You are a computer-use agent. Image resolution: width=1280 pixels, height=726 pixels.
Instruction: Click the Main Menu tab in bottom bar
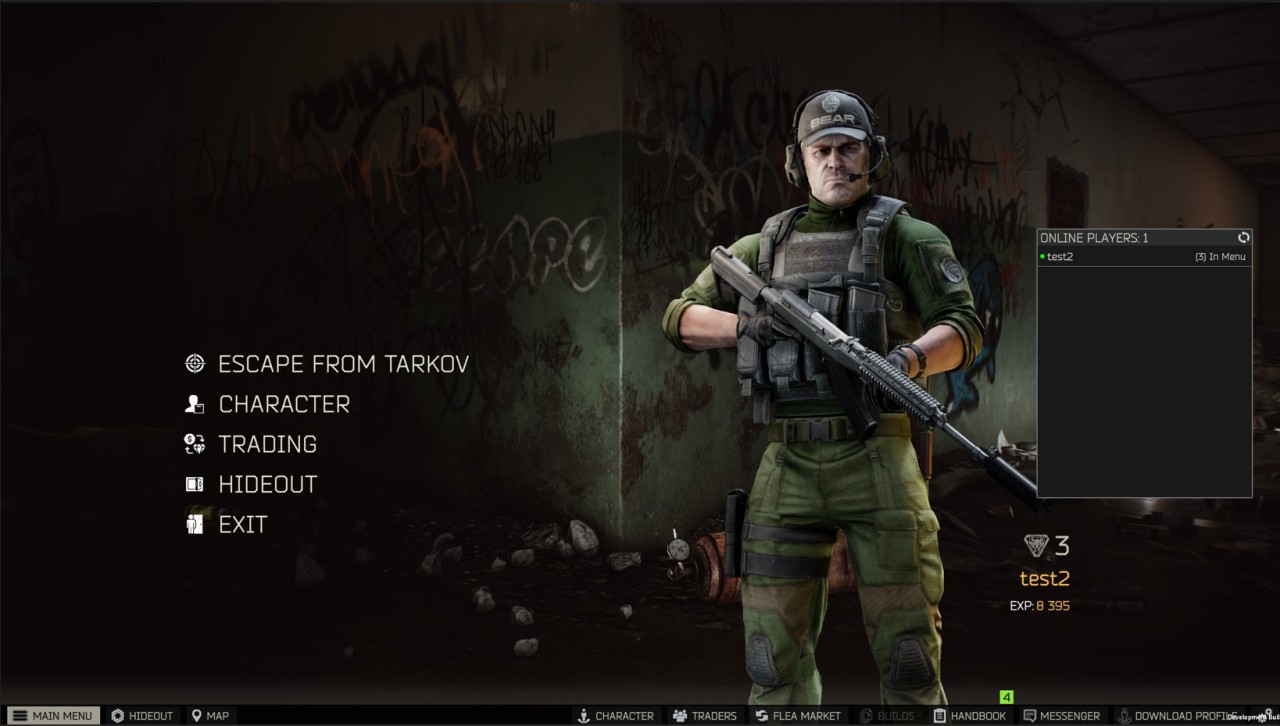[x=53, y=716]
